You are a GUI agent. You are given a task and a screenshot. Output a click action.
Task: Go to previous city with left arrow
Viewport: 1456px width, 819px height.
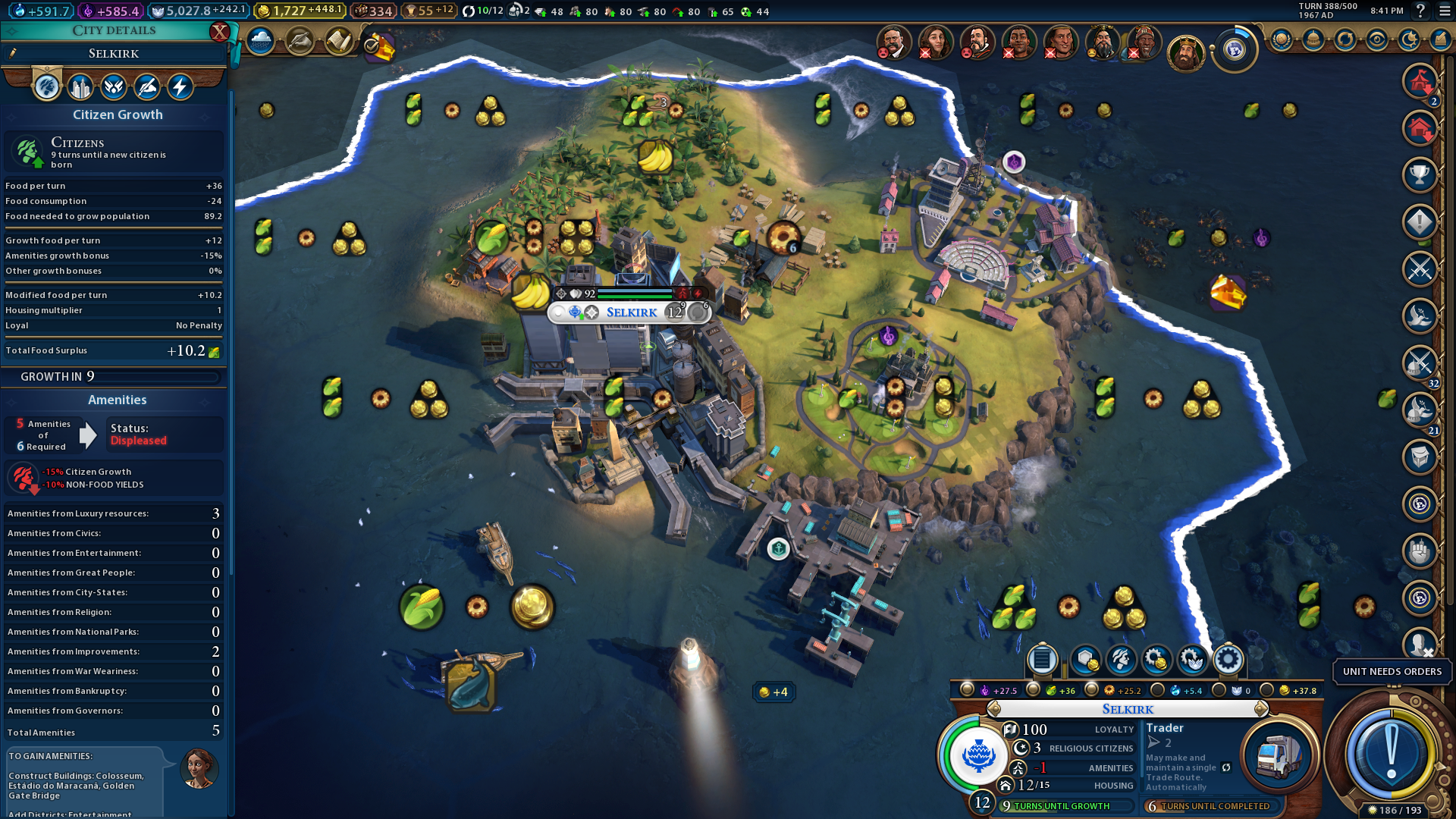click(x=993, y=709)
